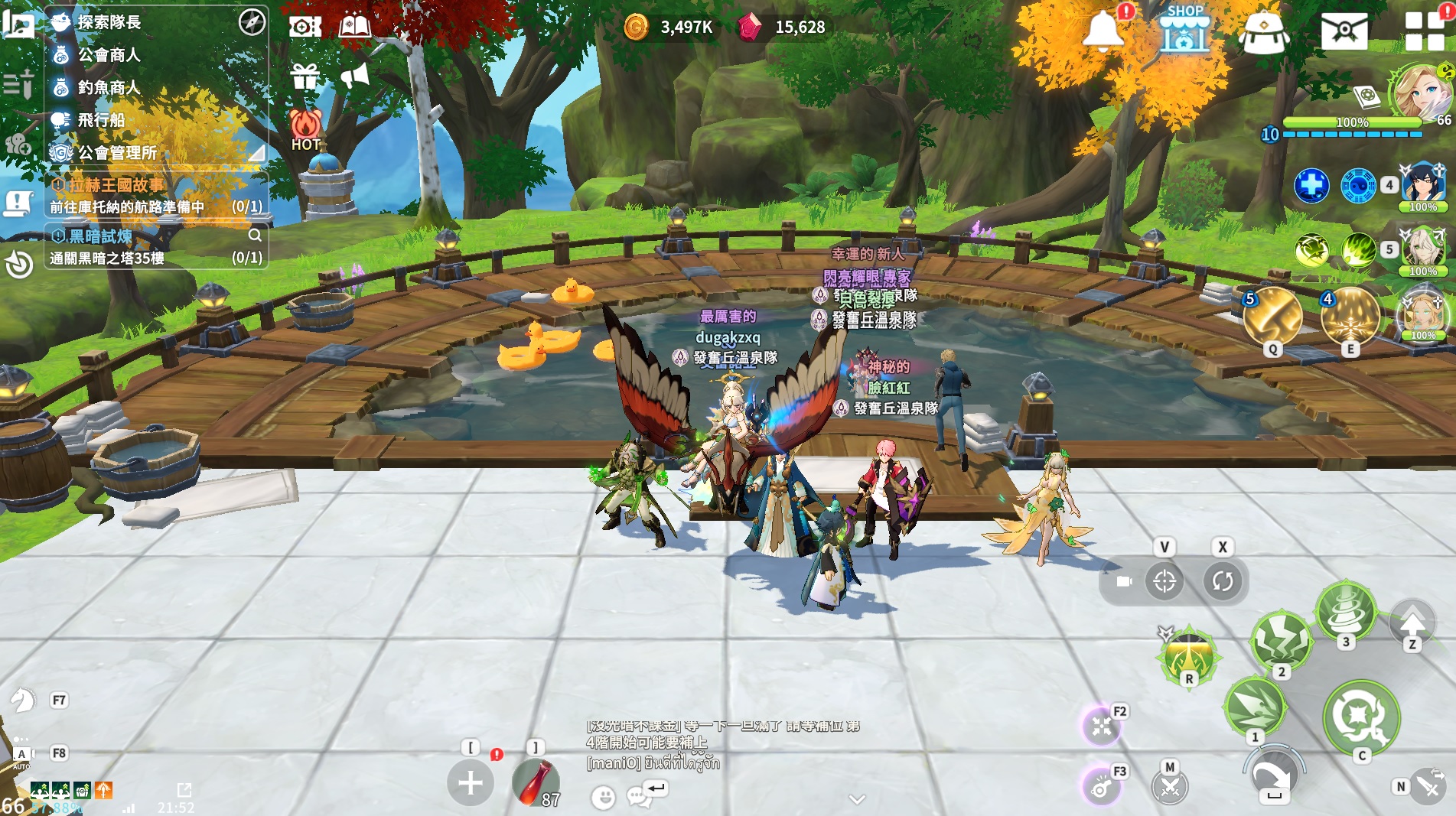This screenshot has height=816, width=1456.
Task: Open the emoji smiley button in chat
Action: click(603, 798)
